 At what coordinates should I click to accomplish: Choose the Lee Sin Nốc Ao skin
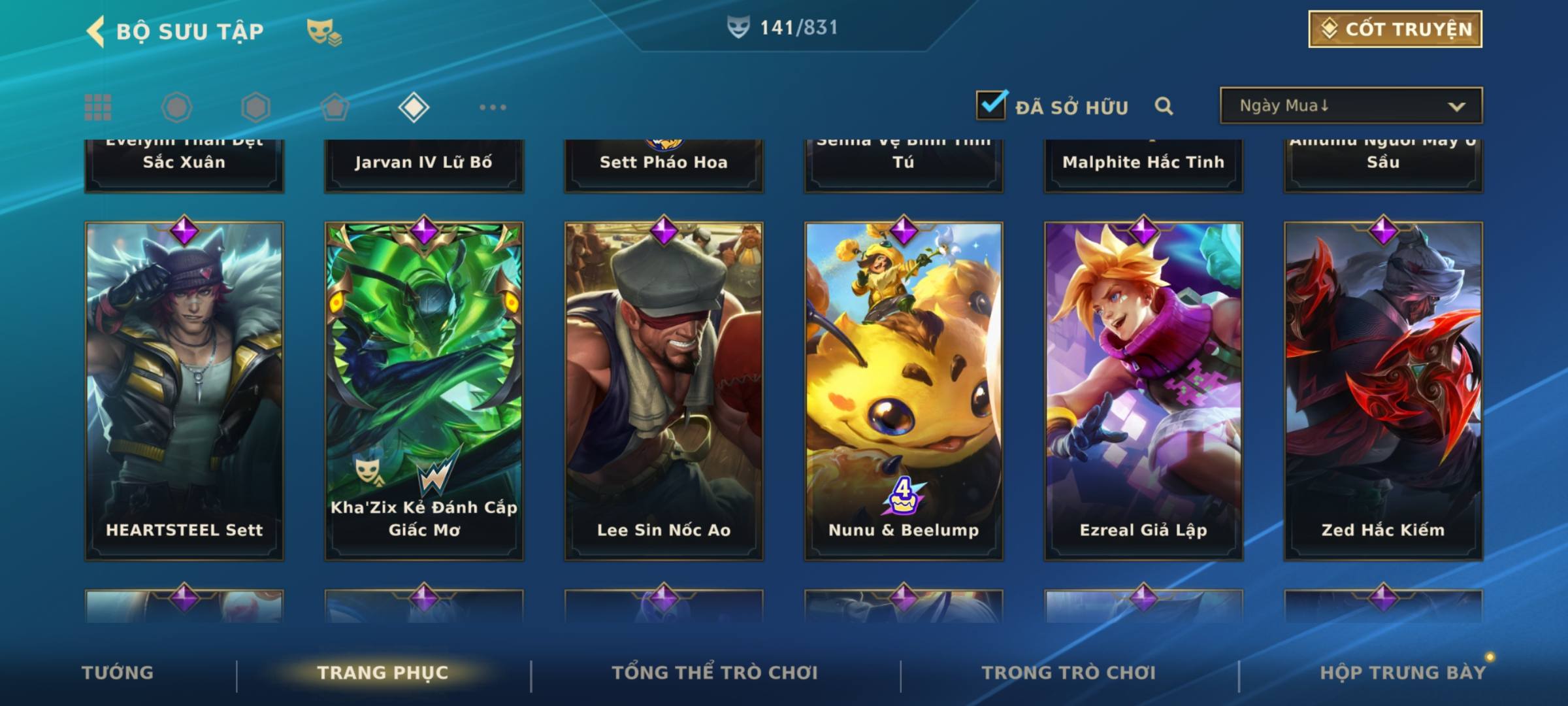(664, 391)
